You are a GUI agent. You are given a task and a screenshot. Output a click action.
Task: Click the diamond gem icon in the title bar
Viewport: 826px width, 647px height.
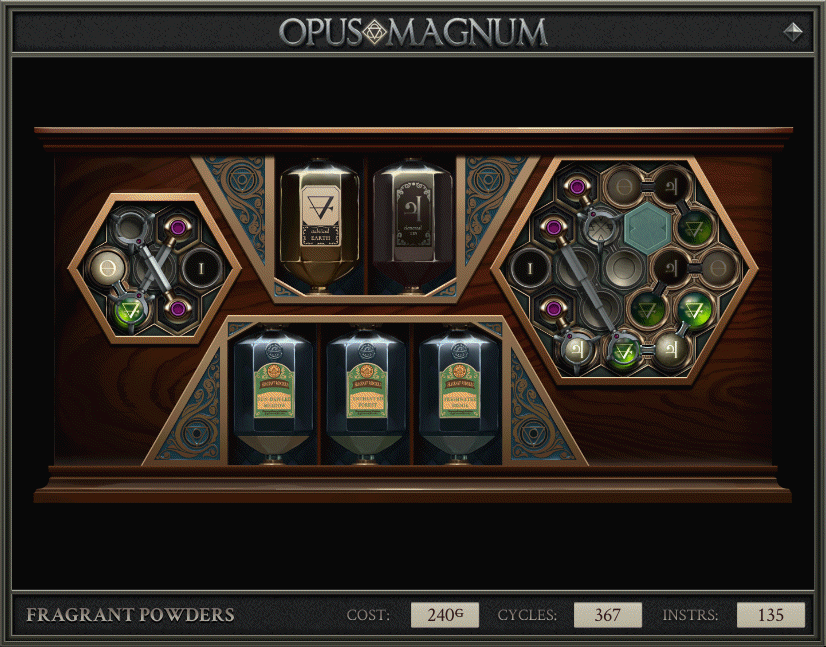(793, 32)
